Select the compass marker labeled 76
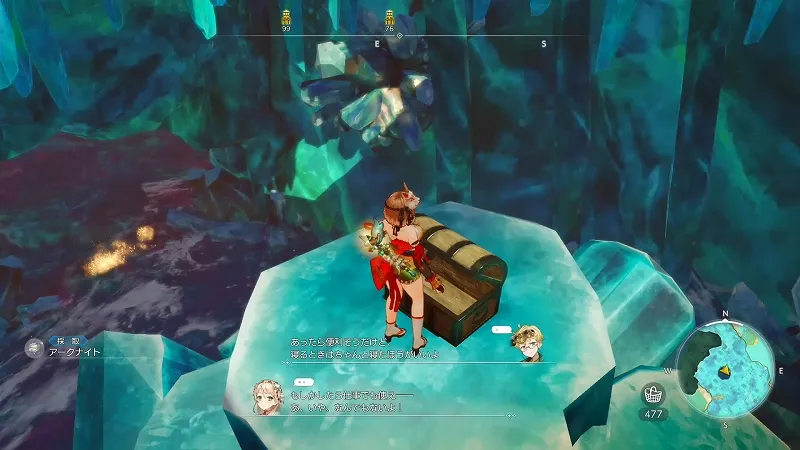 point(390,17)
